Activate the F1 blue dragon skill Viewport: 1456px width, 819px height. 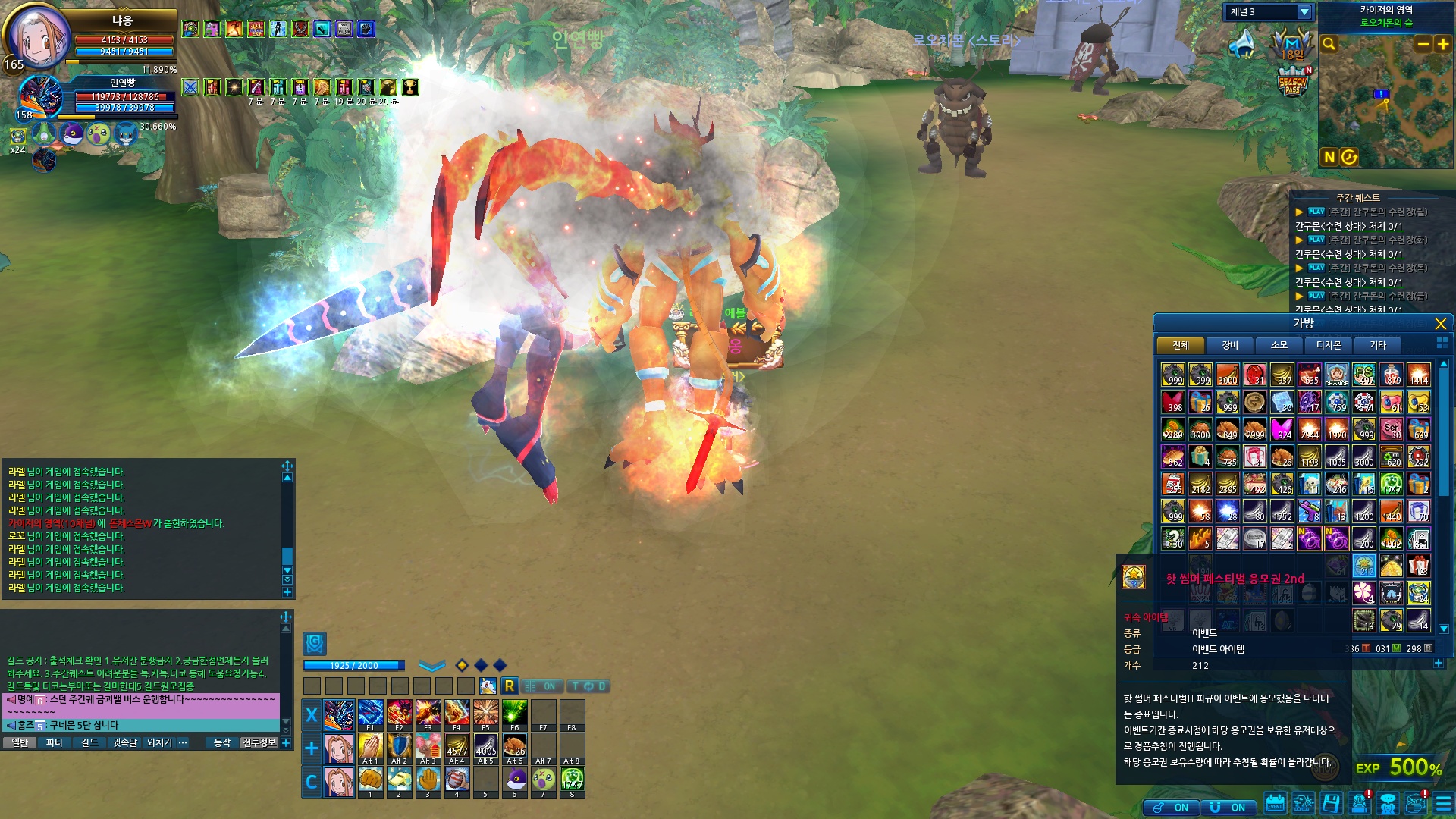[x=370, y=714]
